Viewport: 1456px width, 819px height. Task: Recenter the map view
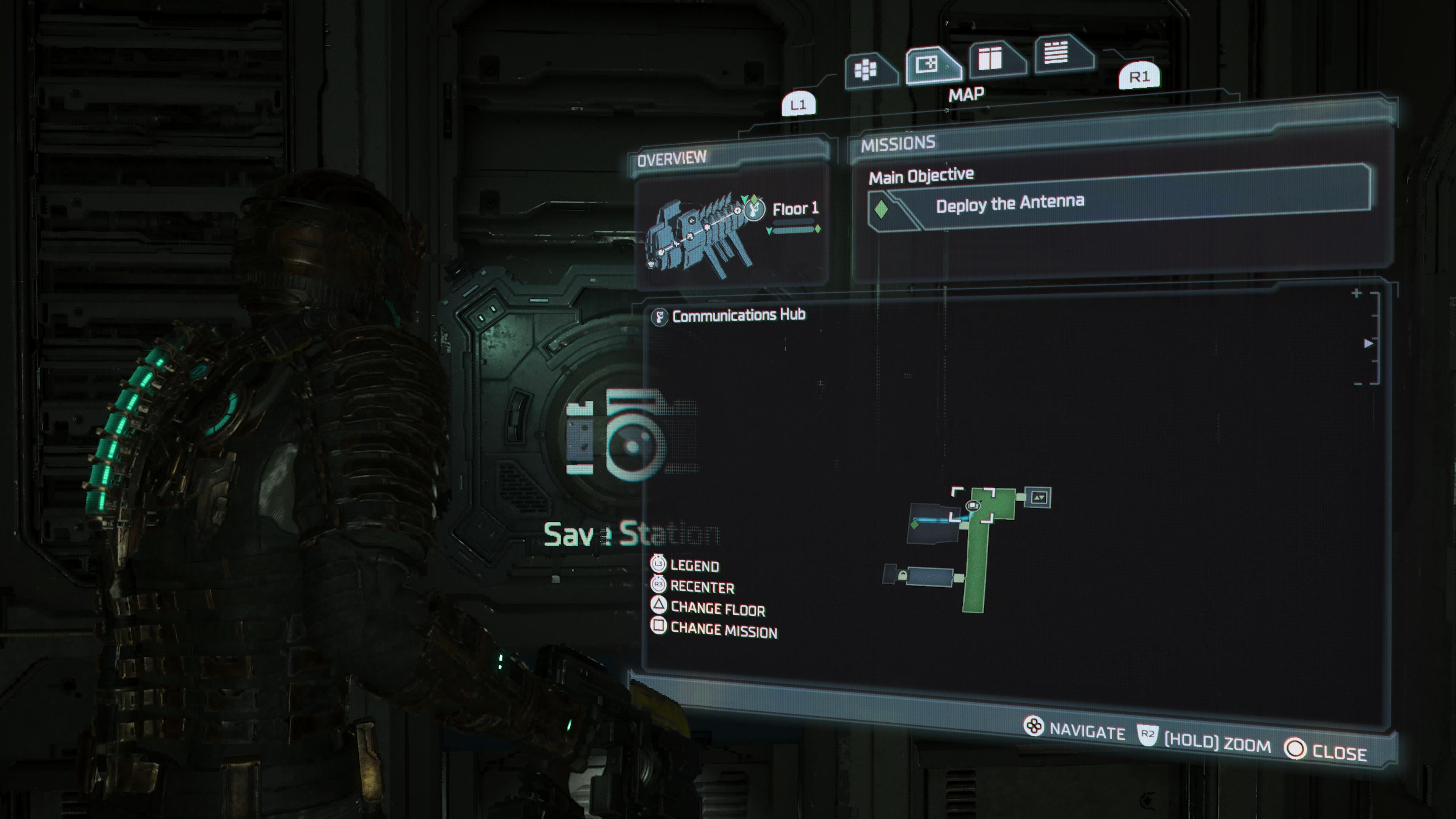click(701, 587)
